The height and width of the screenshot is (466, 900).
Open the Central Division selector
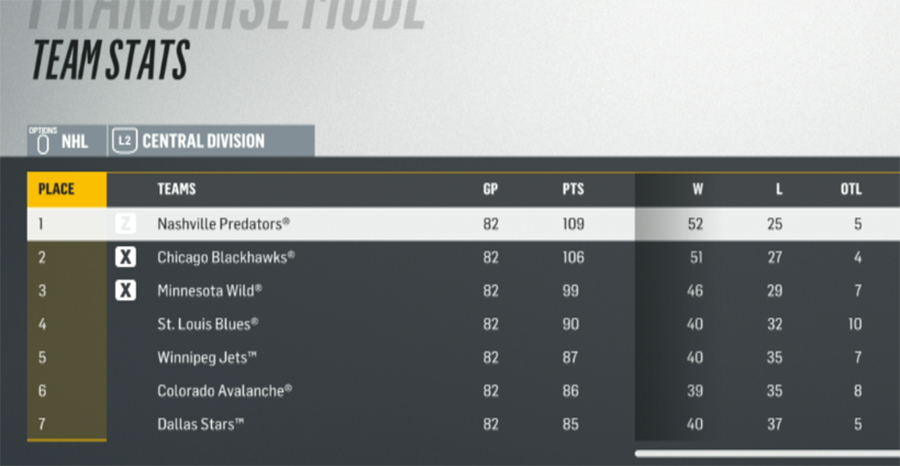coord(202,141)
